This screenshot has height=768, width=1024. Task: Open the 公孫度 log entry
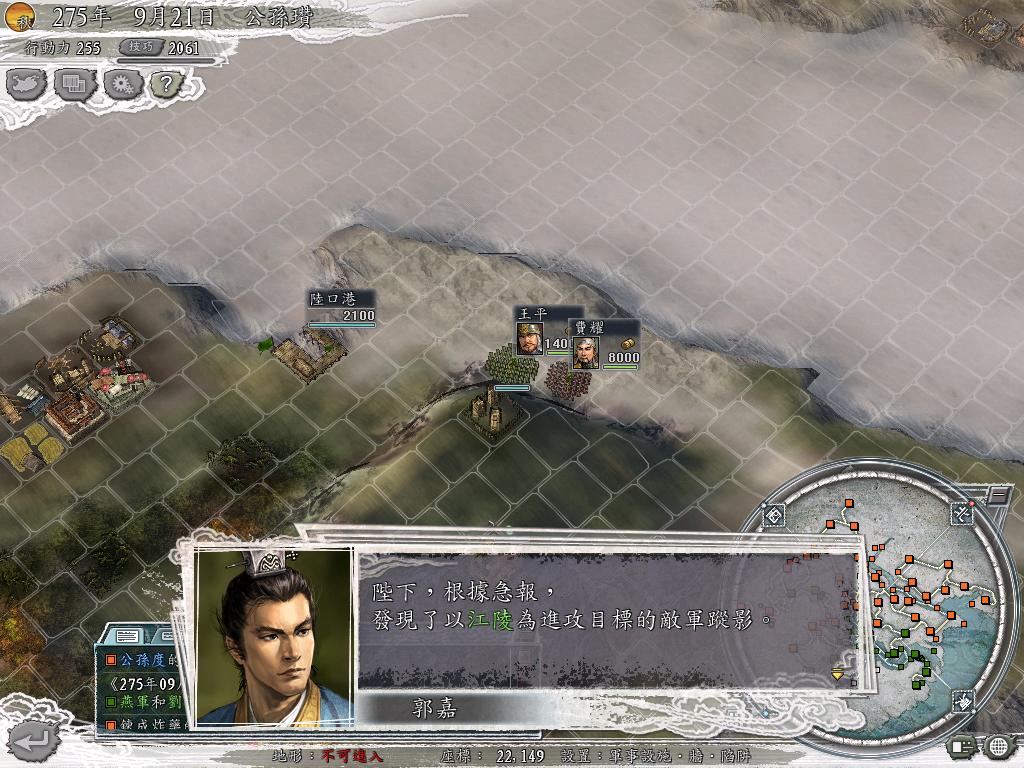tap(145, 660)
